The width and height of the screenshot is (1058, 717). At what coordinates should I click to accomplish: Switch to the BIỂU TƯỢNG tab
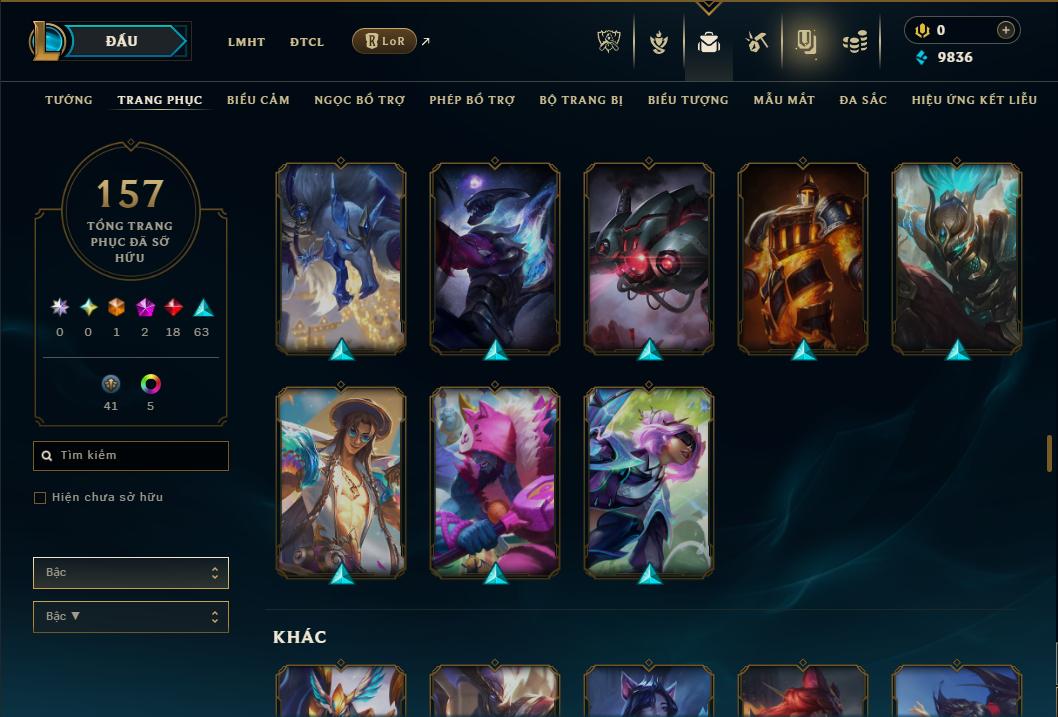point(688,100)
